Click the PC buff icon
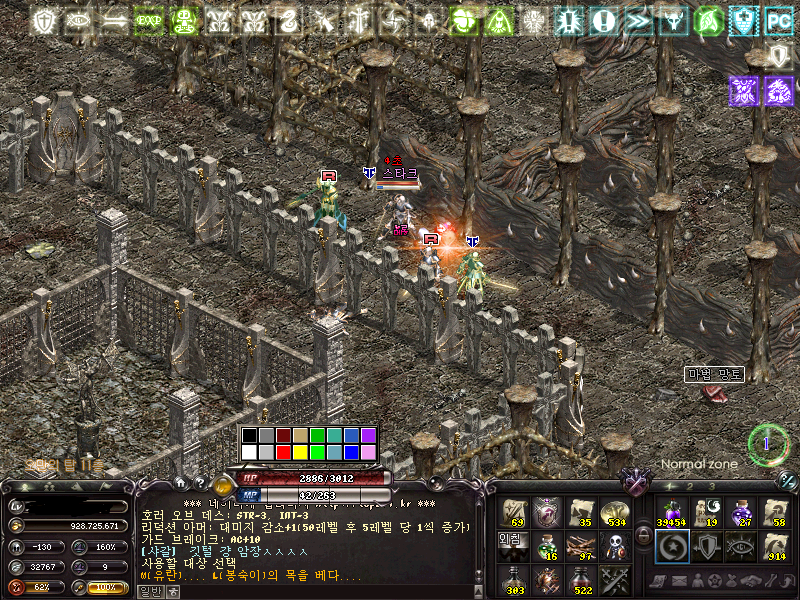This screenshot has width=800, height=600. pos(777,19)
